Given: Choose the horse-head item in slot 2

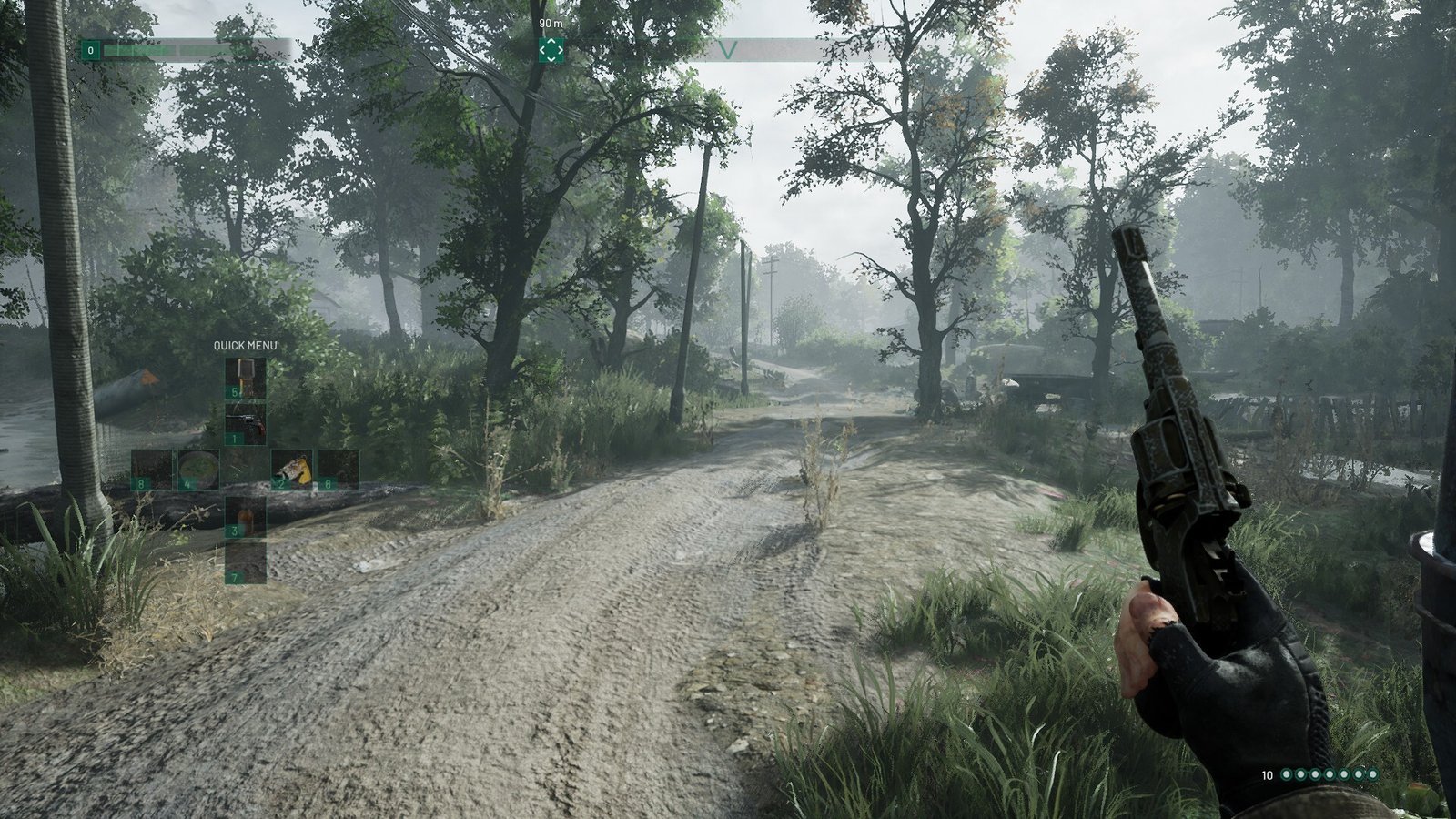Looking at the screenshot, I should (x=291, y=470).
